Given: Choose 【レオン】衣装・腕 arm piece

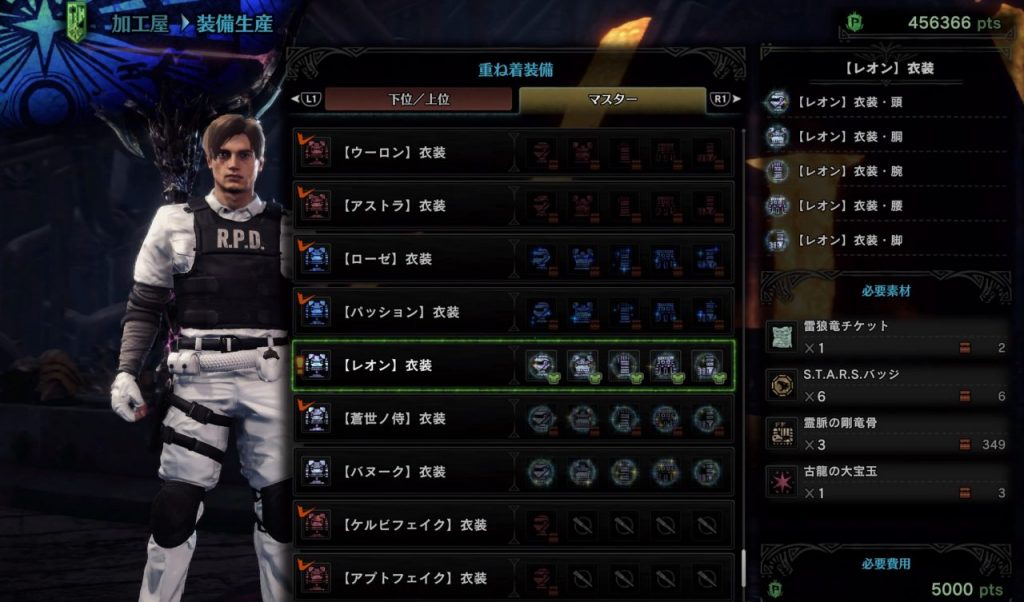Looking at the screenshot, I should pyautogui.click(x=848, y=171).
